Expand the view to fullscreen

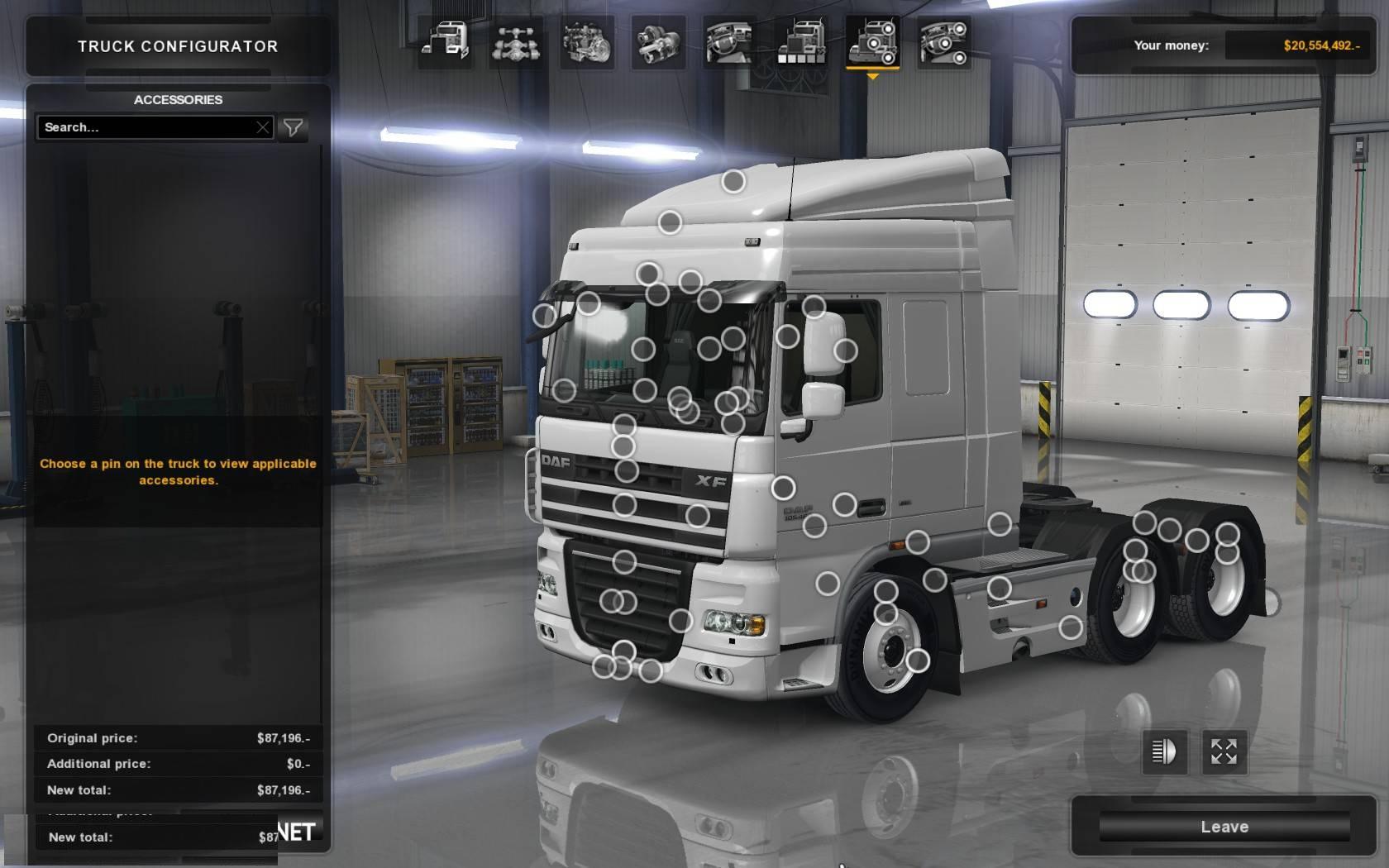click(1224, 751)
